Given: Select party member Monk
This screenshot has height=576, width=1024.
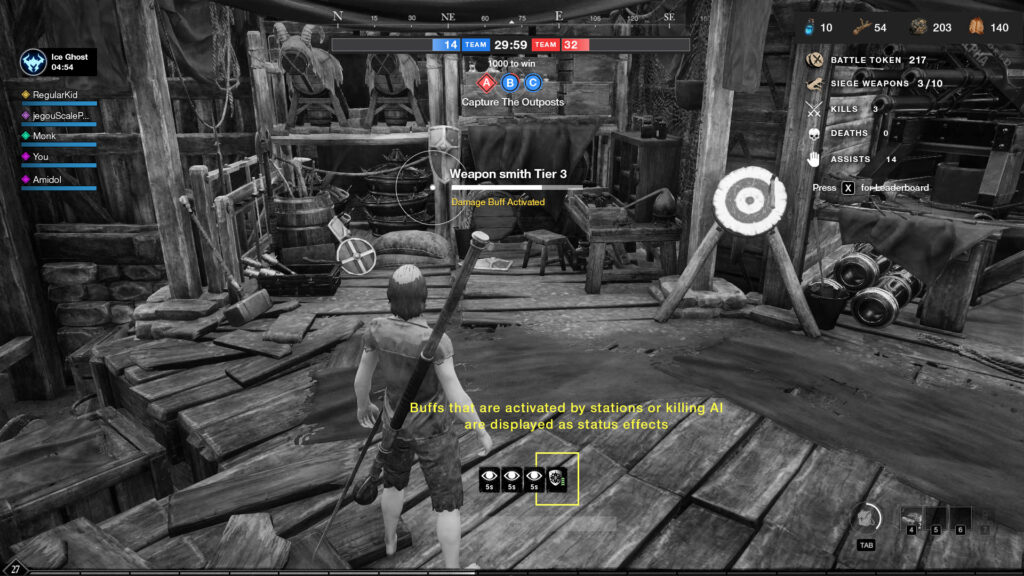Looking at the screenshot, I should click(x=44, y=136).
